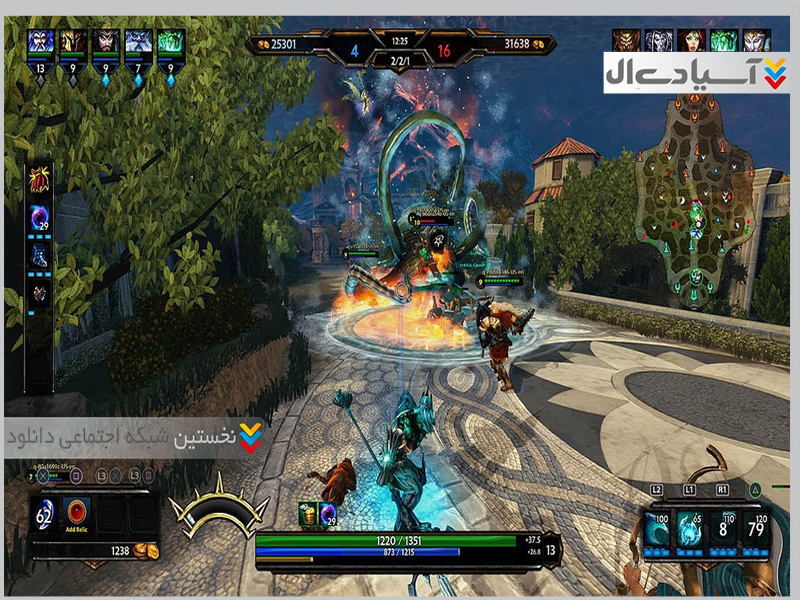Click the dark-bearded ally god portrait
Viewport: 800px width, 600px height.
point(105,43)
